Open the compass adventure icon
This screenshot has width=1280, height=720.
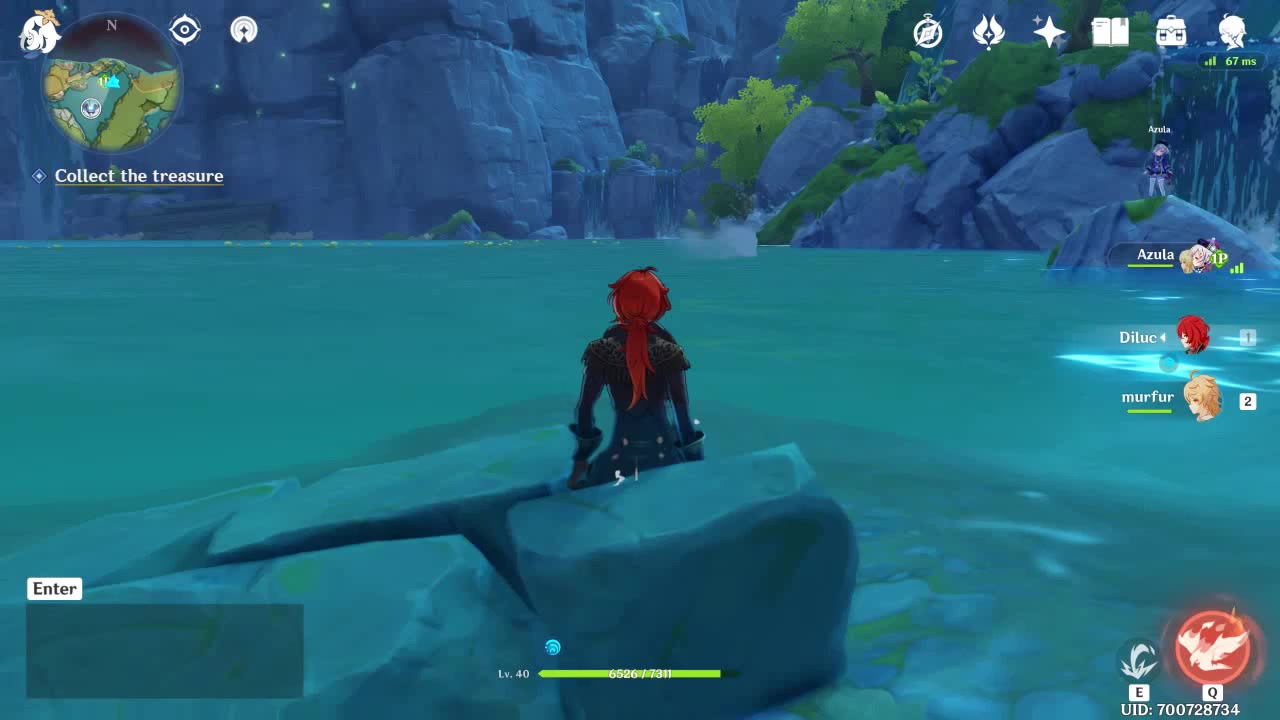[x=928, y=32]
